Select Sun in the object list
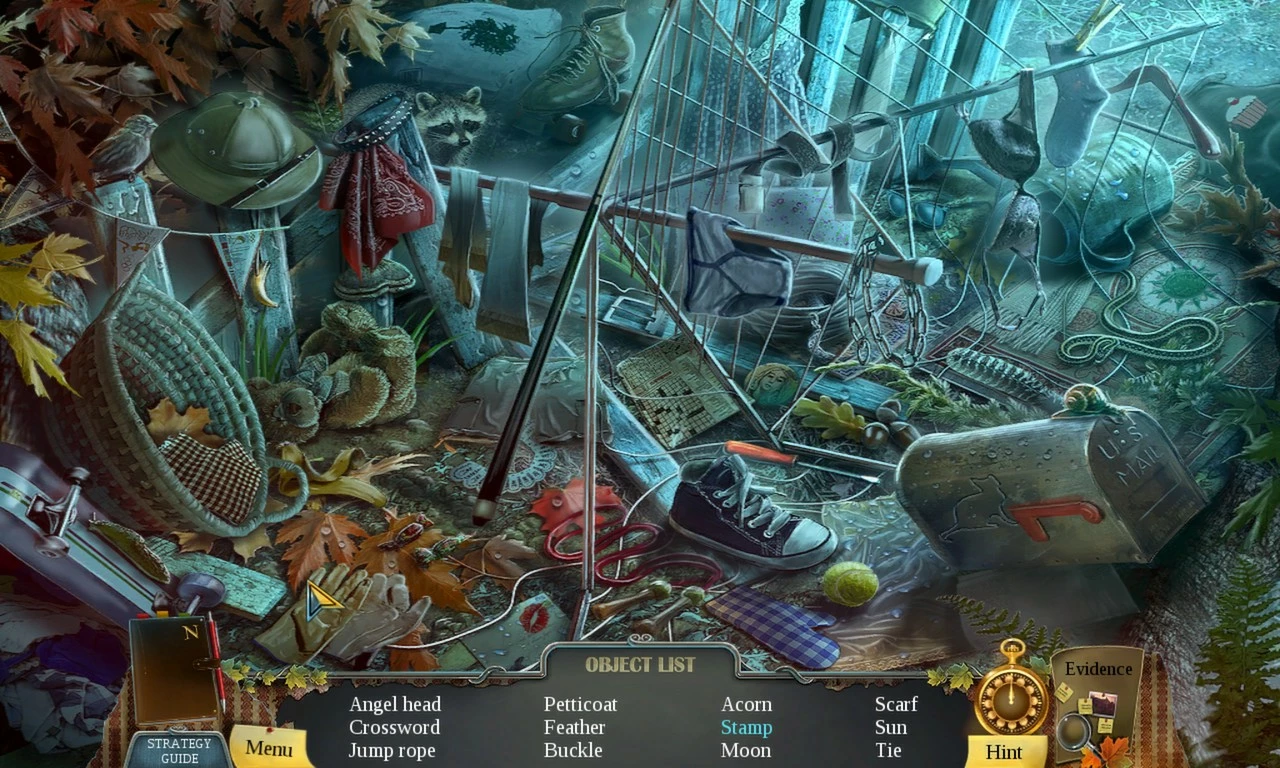The width and height of the screenshot is (1280, 768). 891,727
